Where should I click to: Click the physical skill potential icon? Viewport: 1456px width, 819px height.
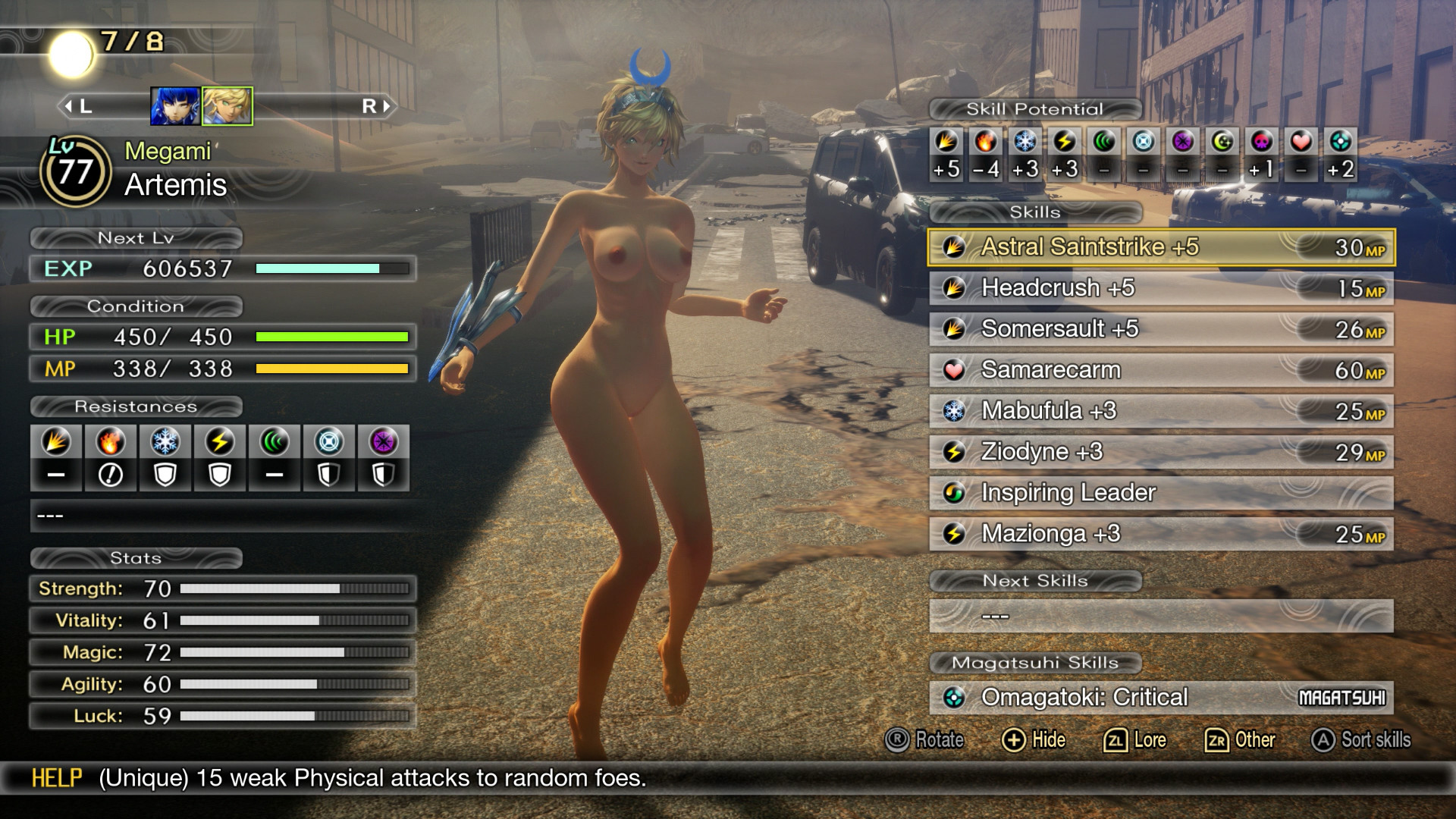(x=946, y=142)
